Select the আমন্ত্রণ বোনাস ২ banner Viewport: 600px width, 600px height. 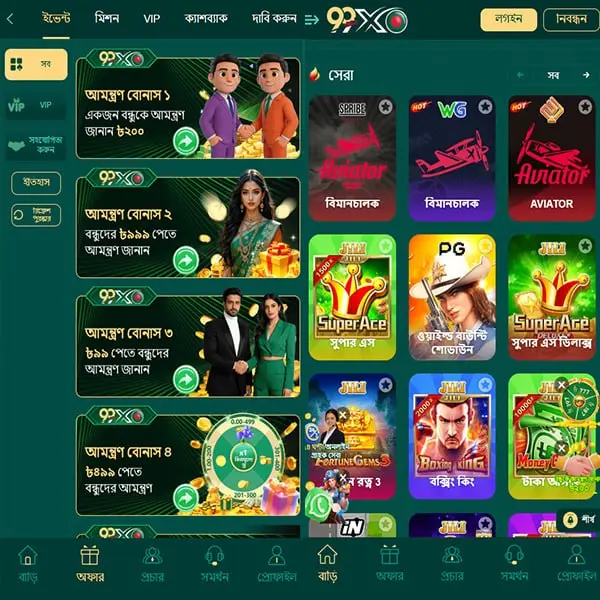pos(188,227)
